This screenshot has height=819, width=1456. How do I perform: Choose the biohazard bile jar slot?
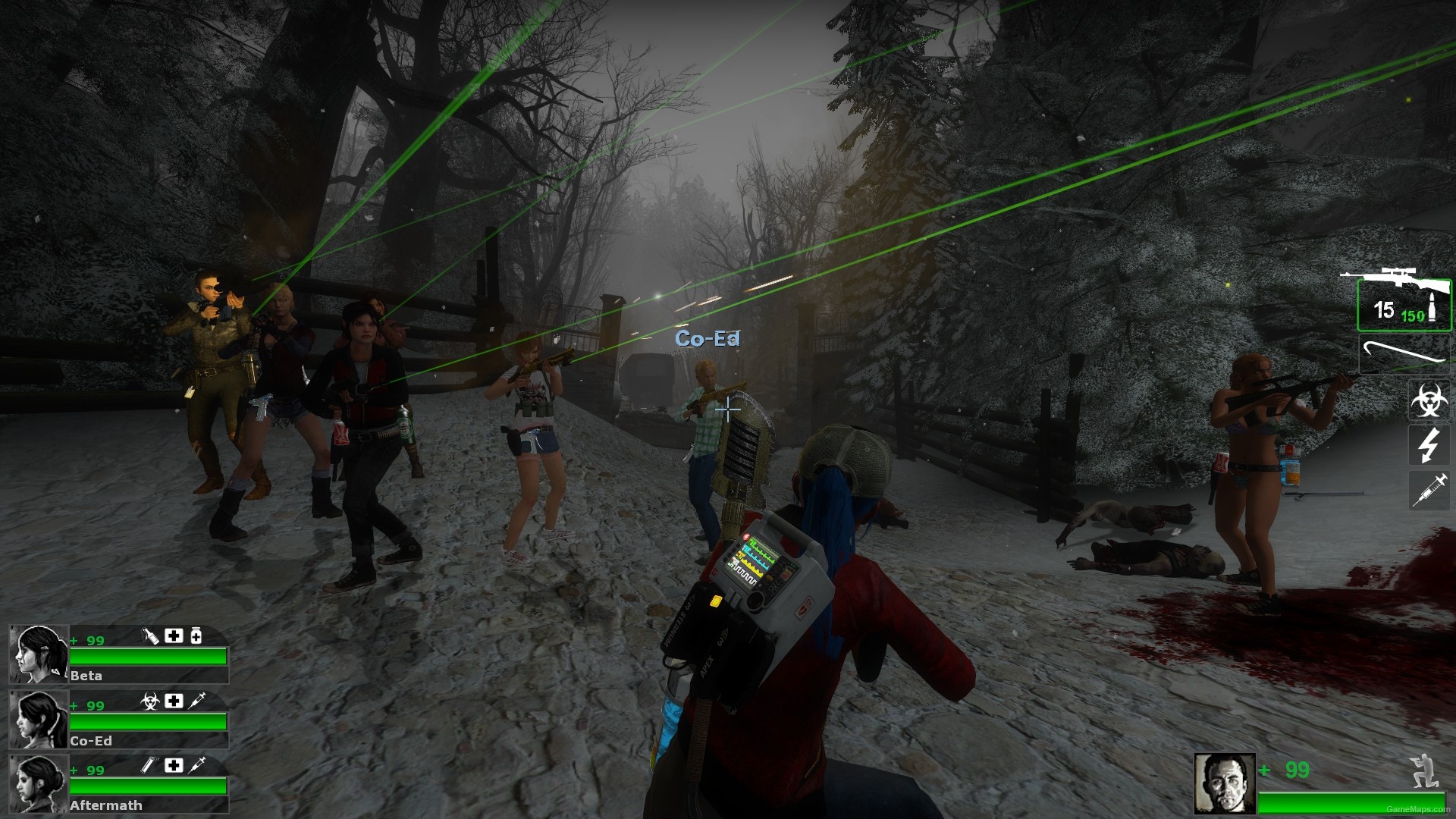click(1429, 400)
